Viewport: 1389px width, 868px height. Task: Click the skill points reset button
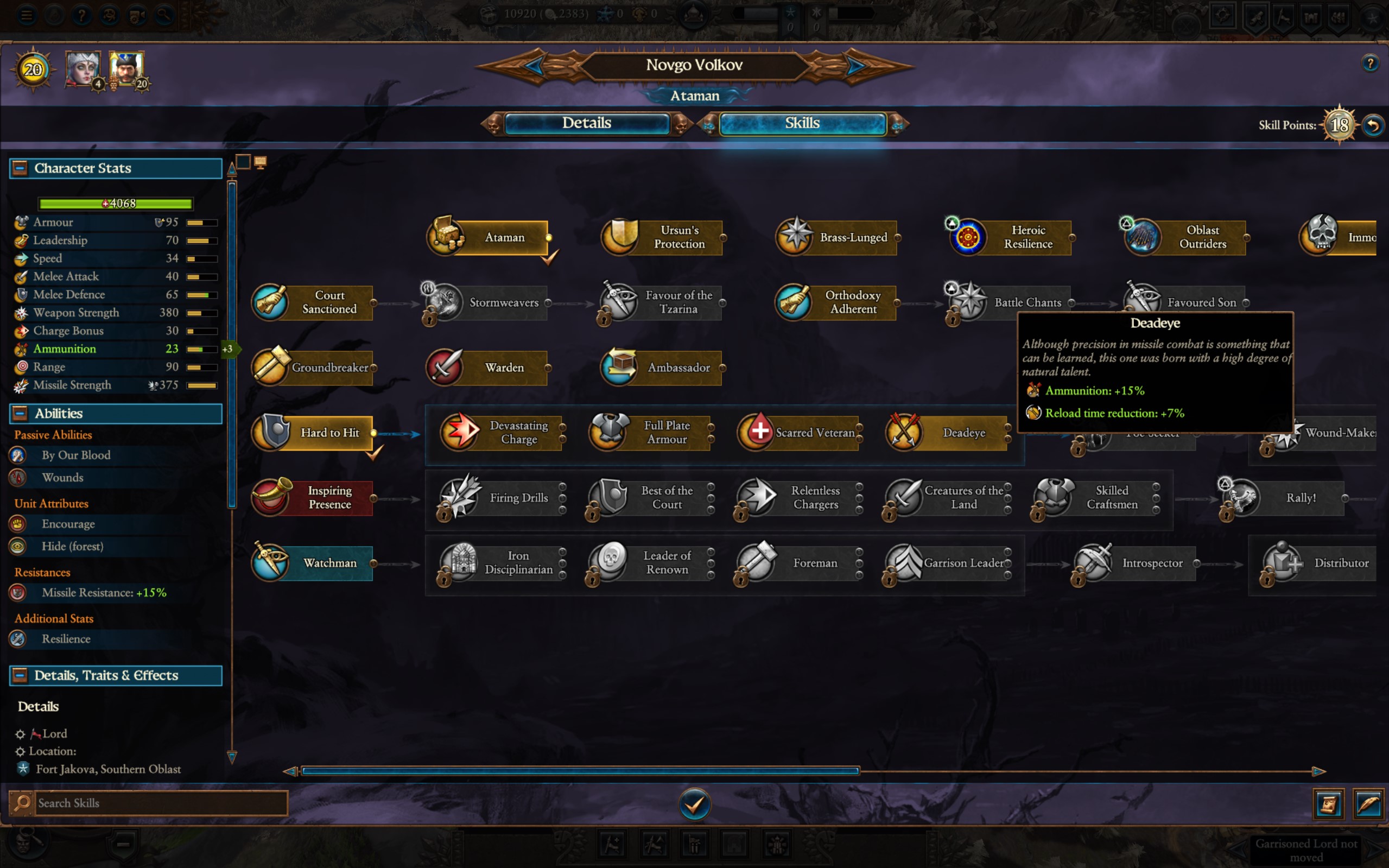(1373, 124)
